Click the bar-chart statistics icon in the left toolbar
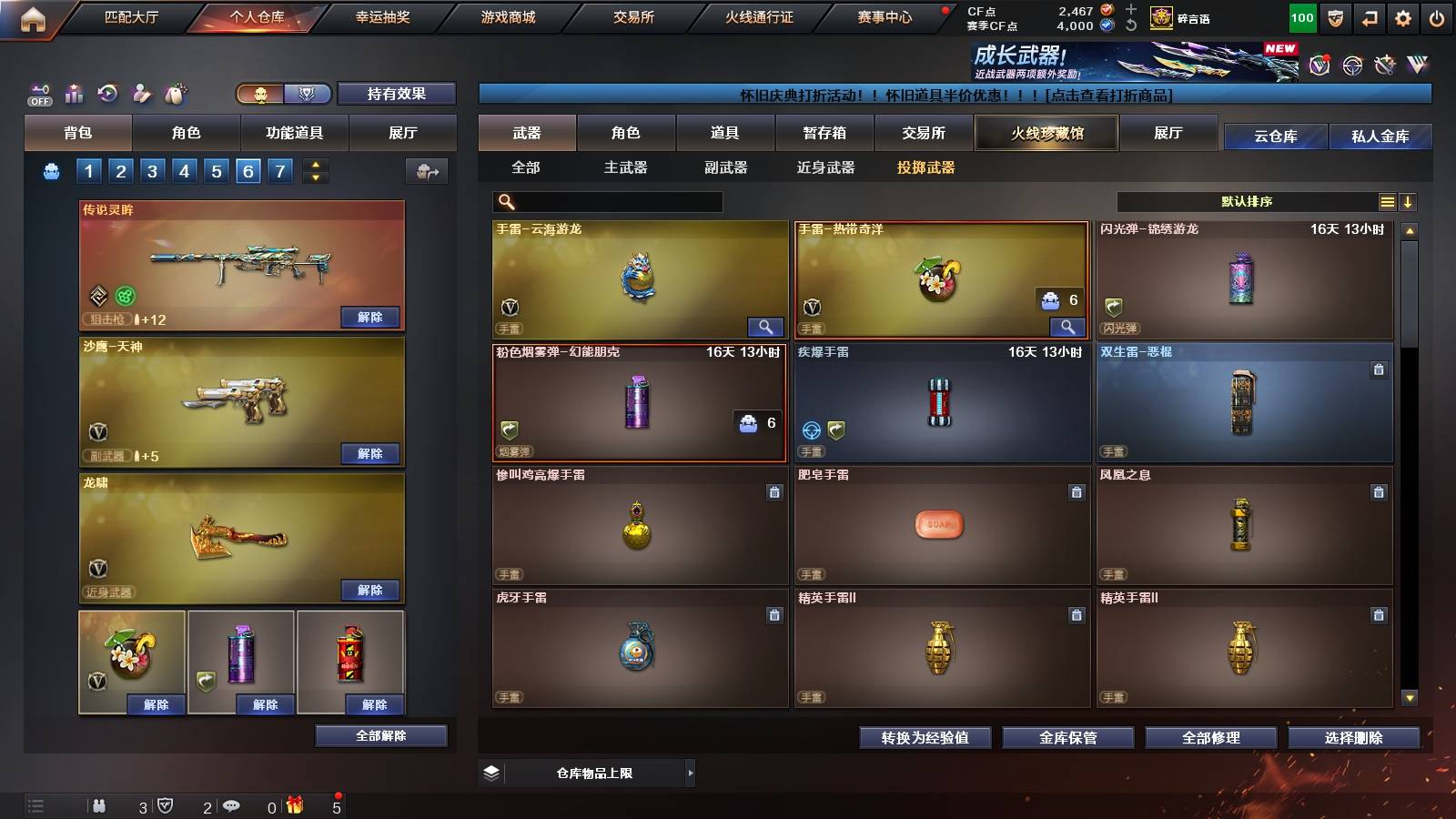Viewport: 1456px width, 819px height. (73, 92)
